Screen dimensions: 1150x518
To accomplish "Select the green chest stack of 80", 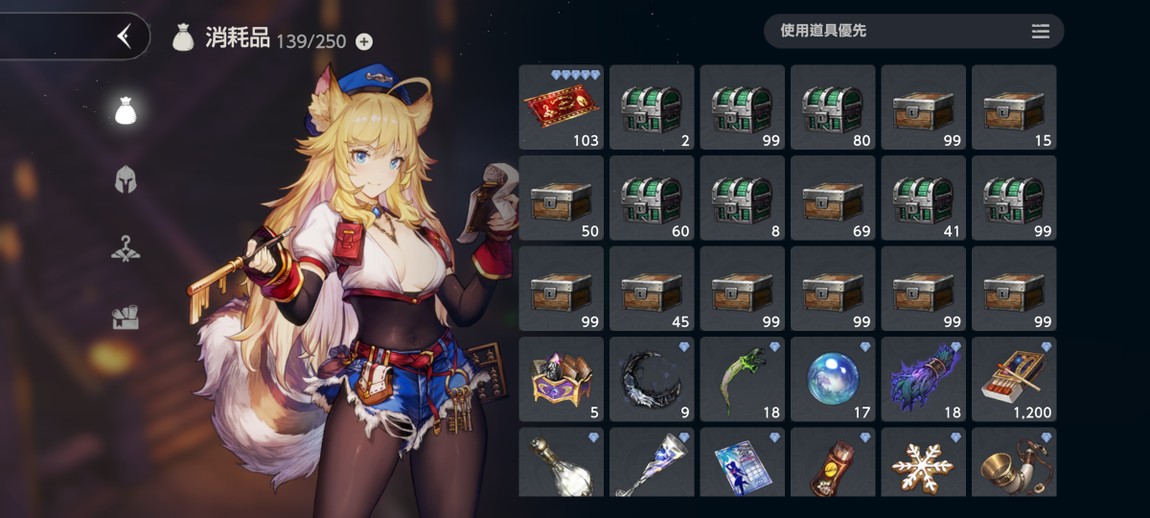I will 833,108.
